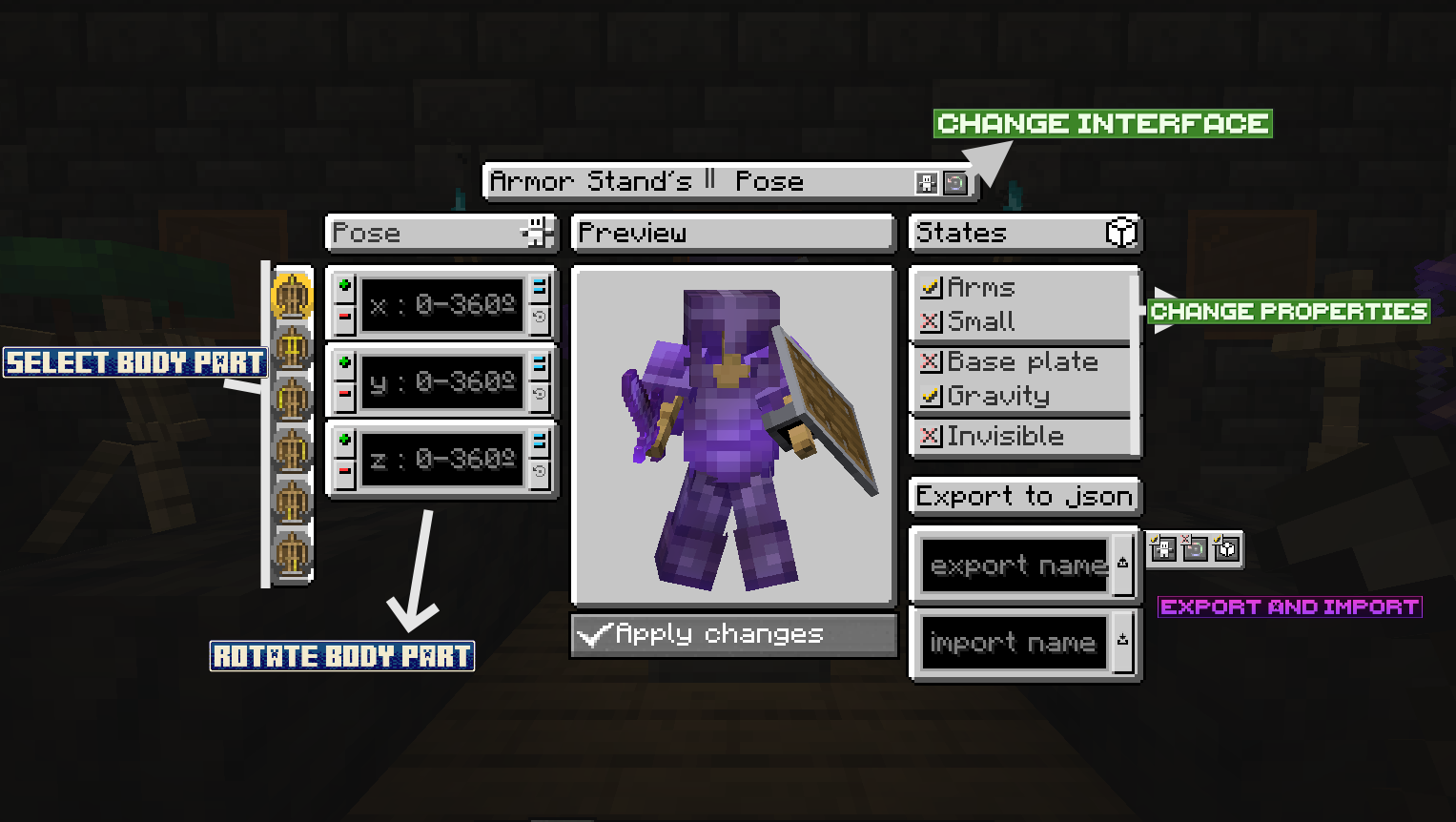1456x822 pixels.
Task: Select the States panel header
Action: (x=1011, y=233)
